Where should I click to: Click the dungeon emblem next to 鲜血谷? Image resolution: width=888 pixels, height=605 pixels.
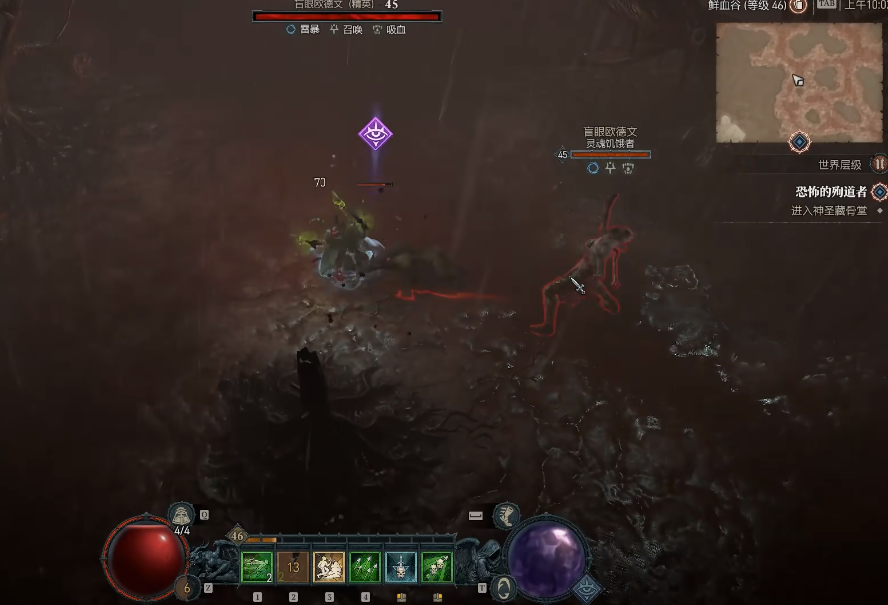coord(798,6)
